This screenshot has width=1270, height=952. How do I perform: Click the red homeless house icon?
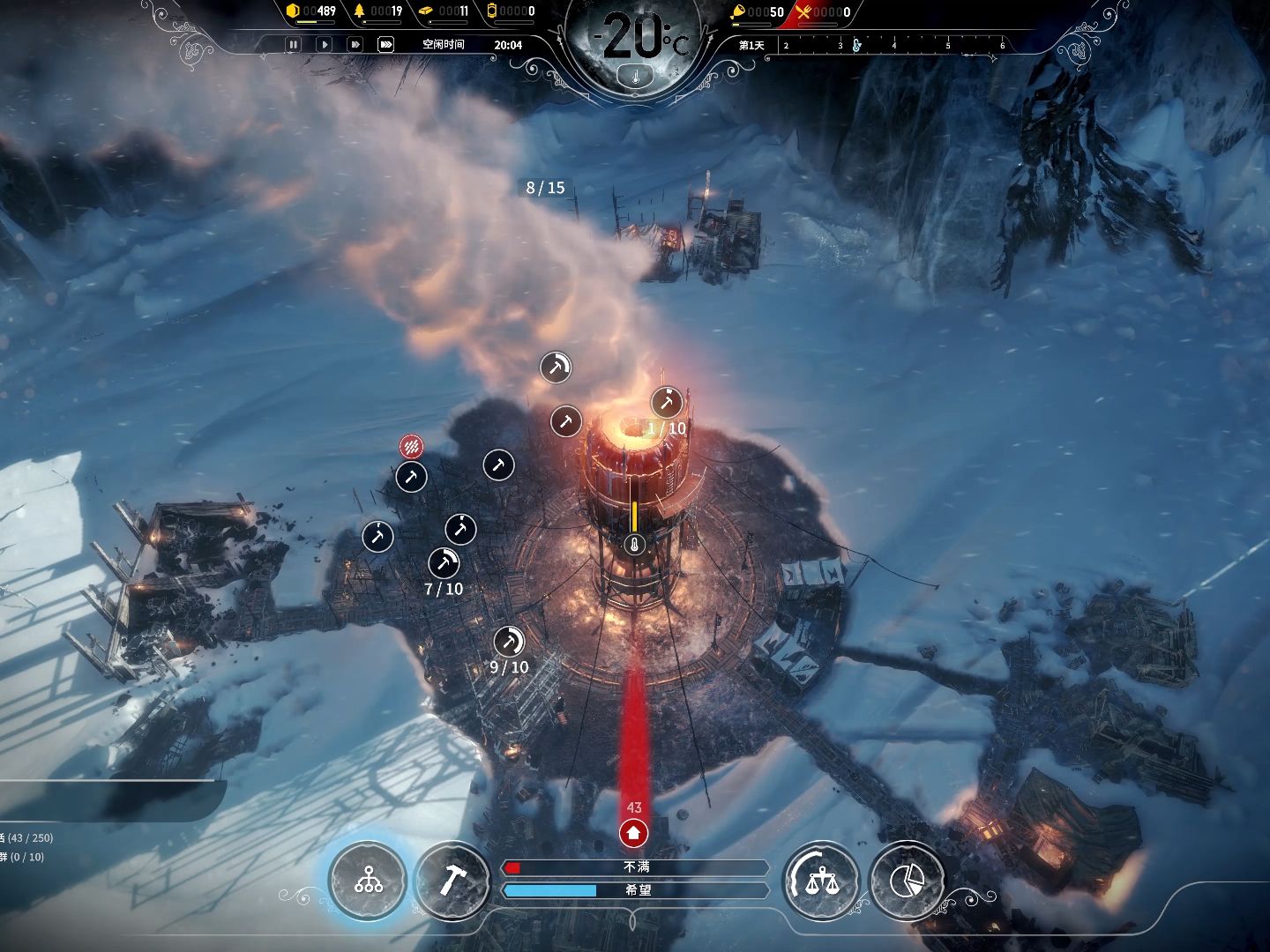click(x=633, y=831)
